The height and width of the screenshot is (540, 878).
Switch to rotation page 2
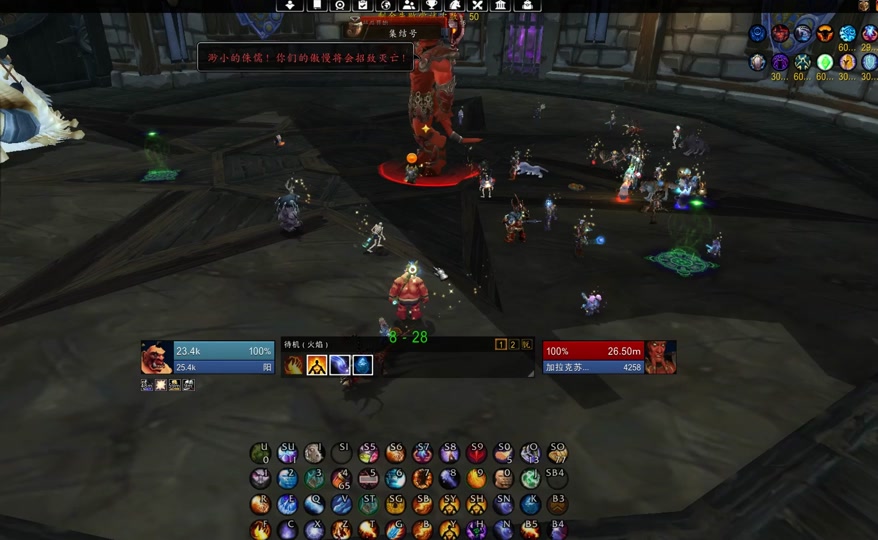click(514, 345)
